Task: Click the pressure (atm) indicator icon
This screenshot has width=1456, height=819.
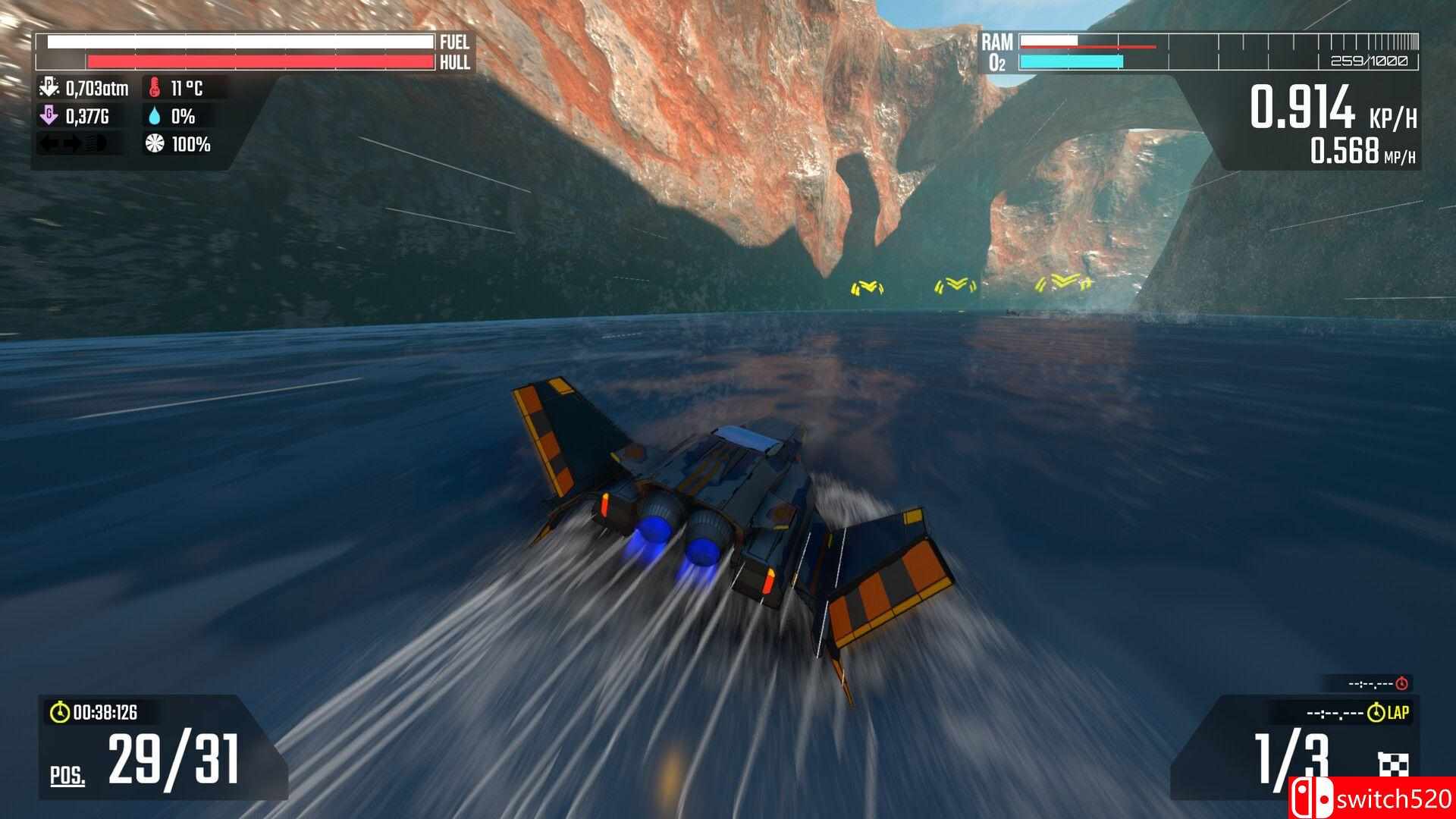Action: pyautogui.click(x=49, y=87)
